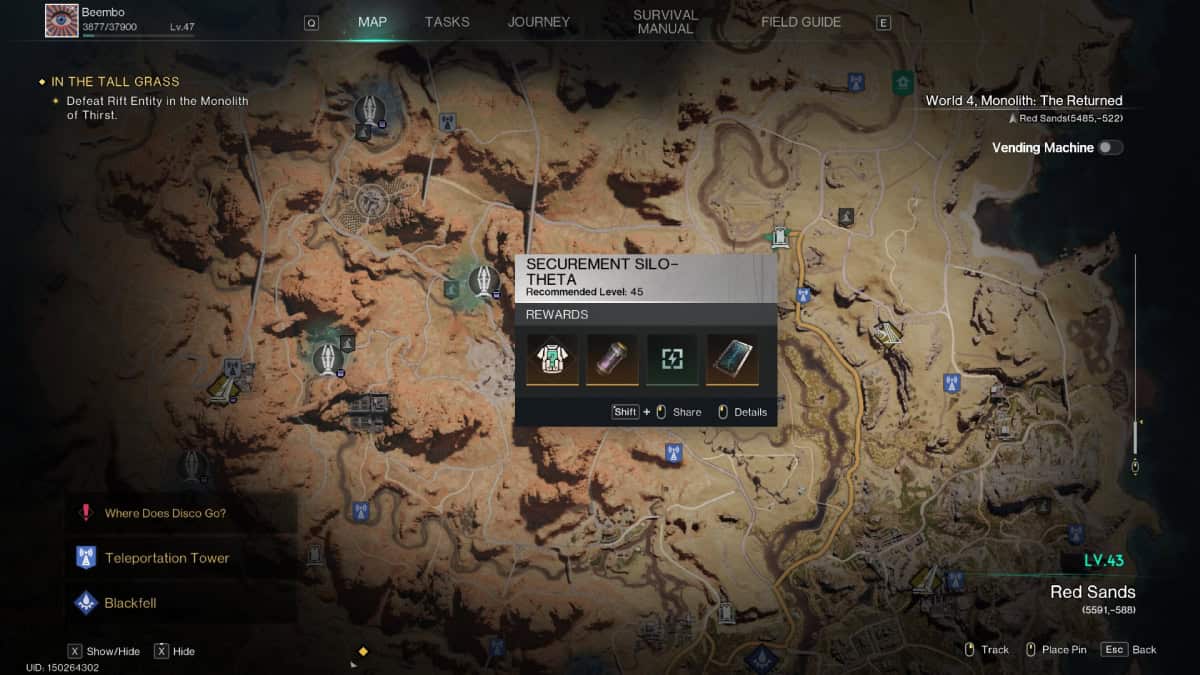Open the Survival Manual tab

(665, 22)
